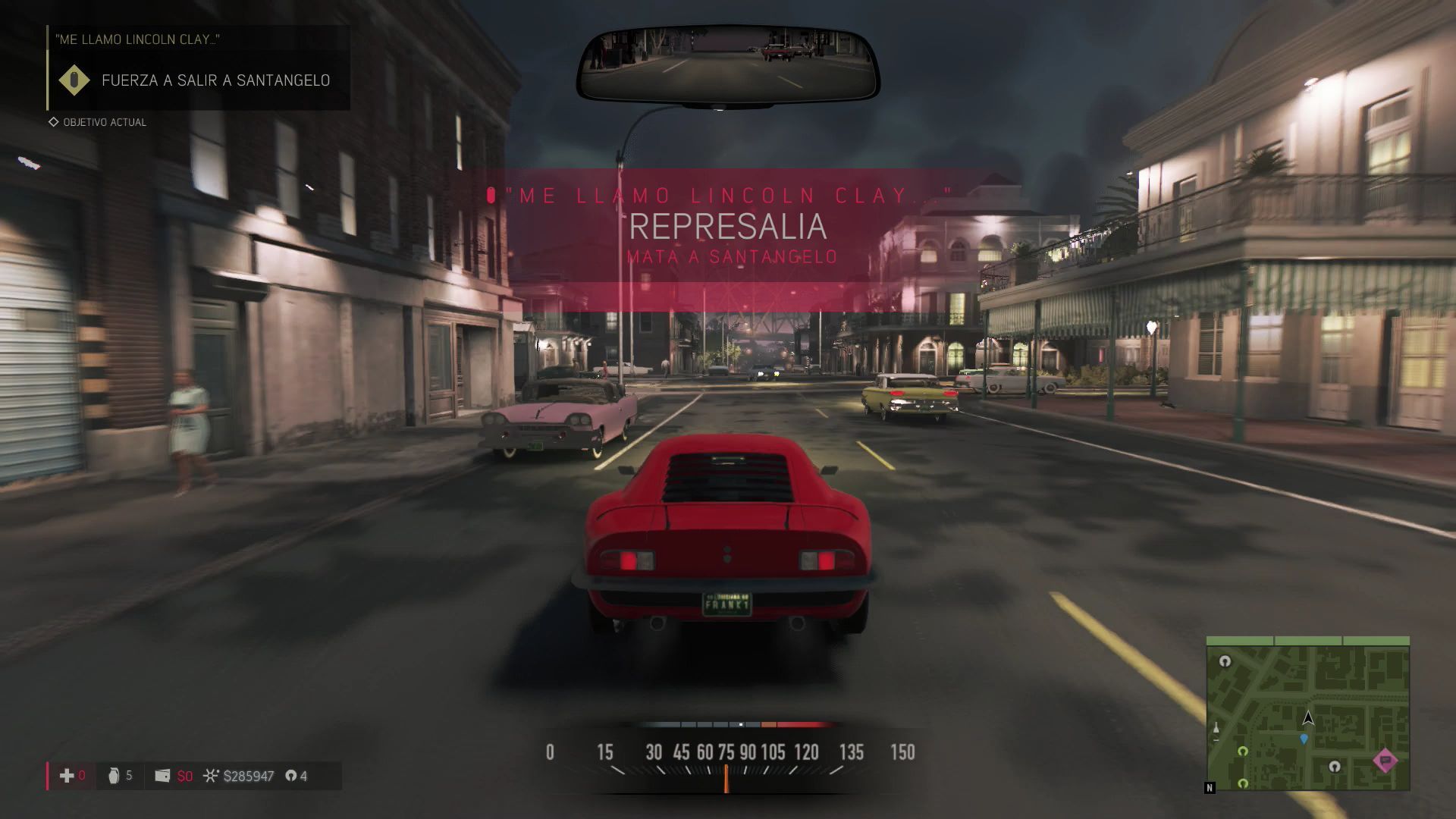
Task: Select the 'Fuerza a salir a Santangelo' objective tracker
Action: tap(215, 80)
